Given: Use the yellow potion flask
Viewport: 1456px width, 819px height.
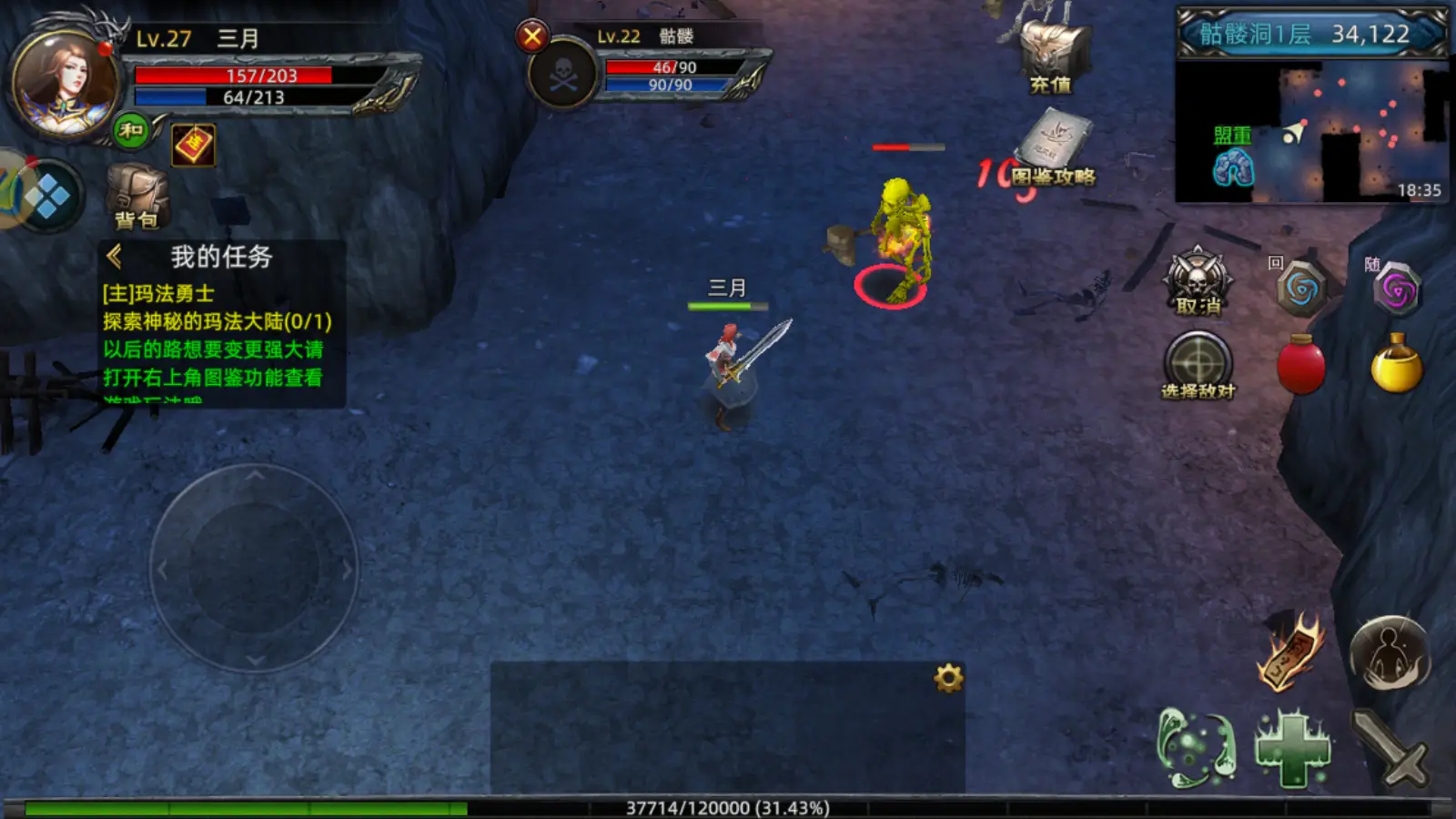Looking at the screenshot, I should pos(1396,364).
